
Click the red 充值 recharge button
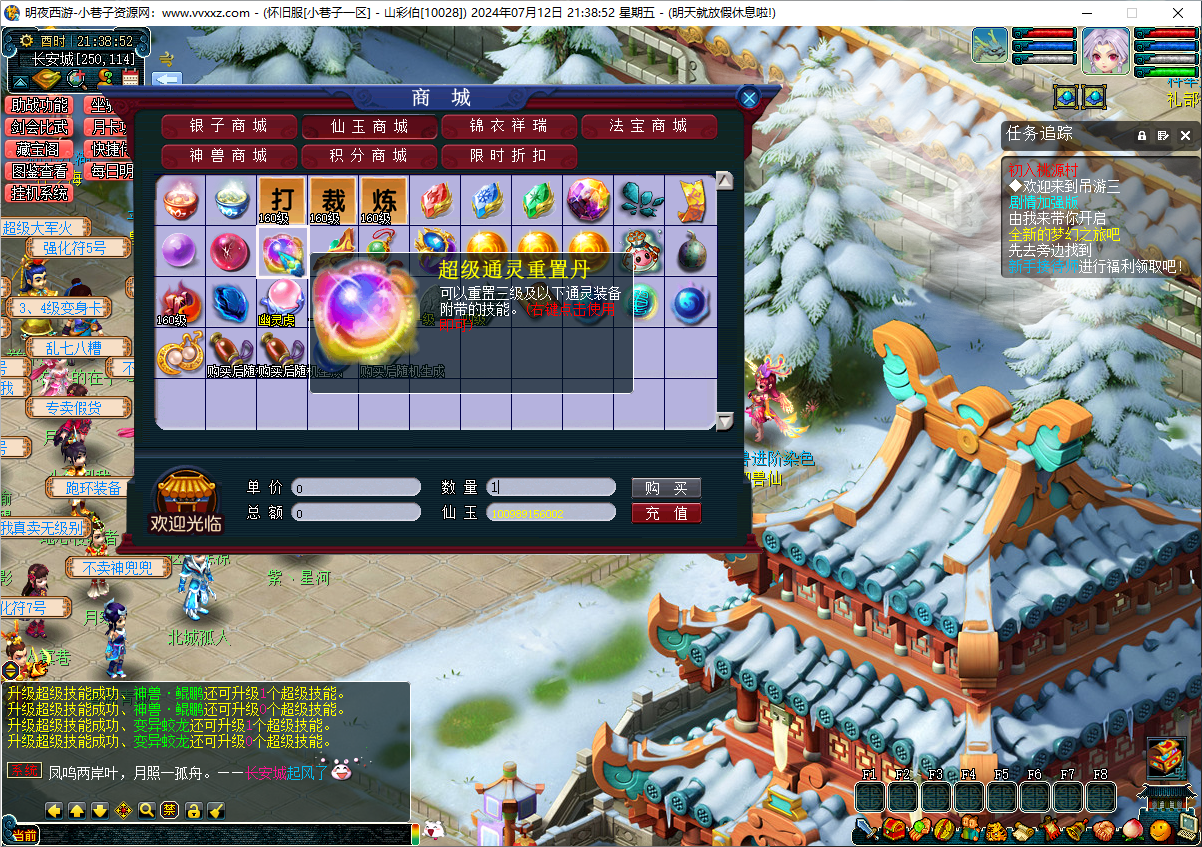pyautogui.click(x=666, y=513)
